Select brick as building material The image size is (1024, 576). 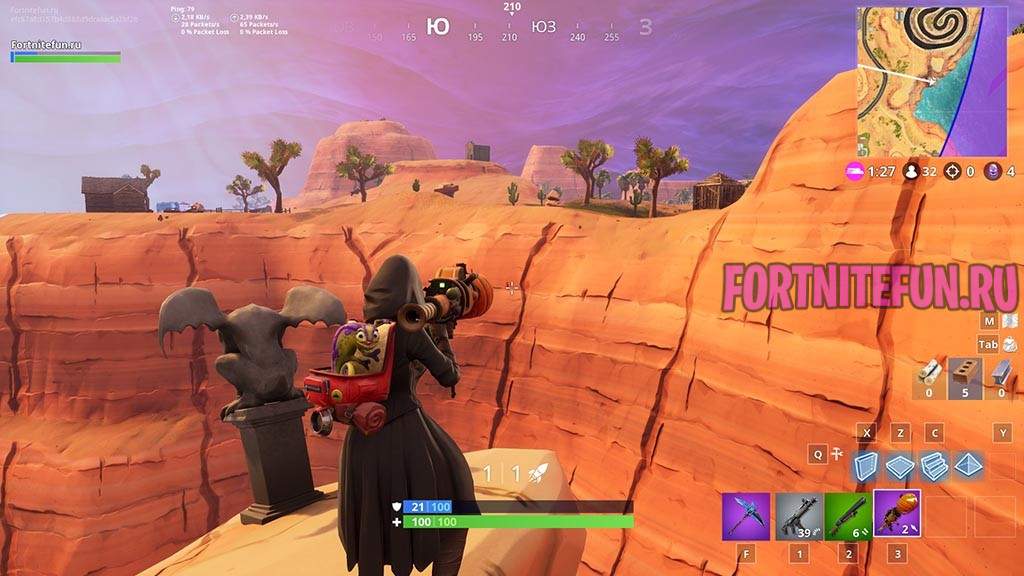pos(965,372)
